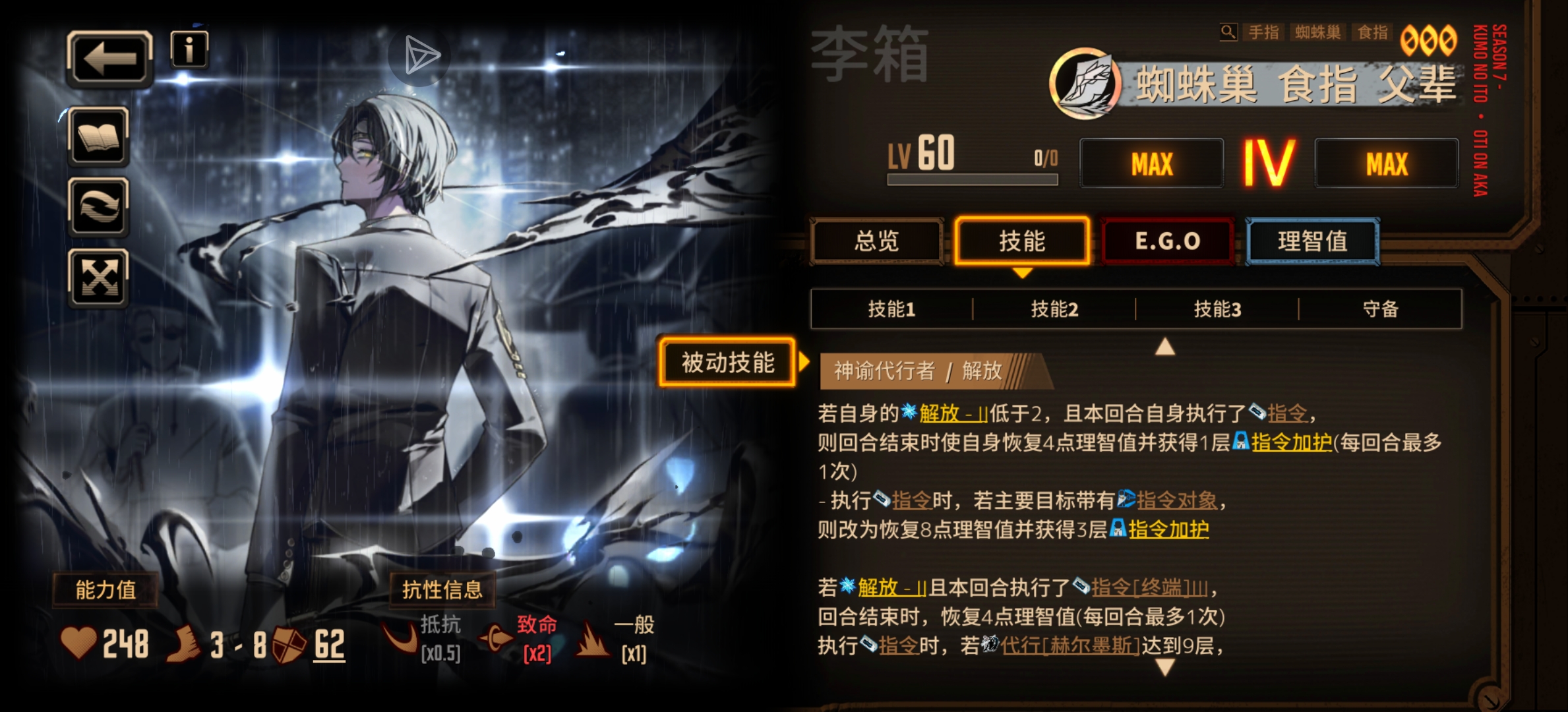Open the 被动技能 passive skill expander
The image size is (1568, 712).
point(727,361)
